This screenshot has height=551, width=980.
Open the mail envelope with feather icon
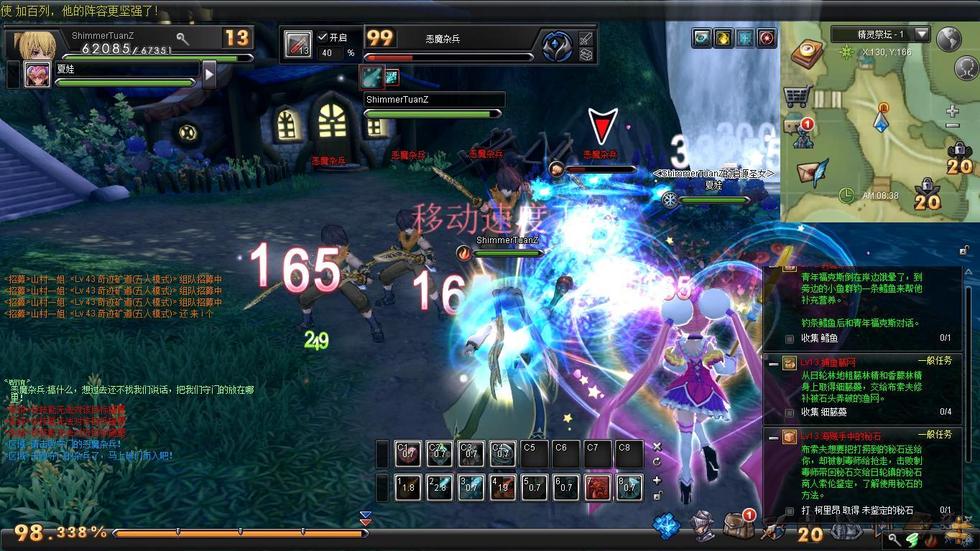pyautogui.click(x=808, y=172)
